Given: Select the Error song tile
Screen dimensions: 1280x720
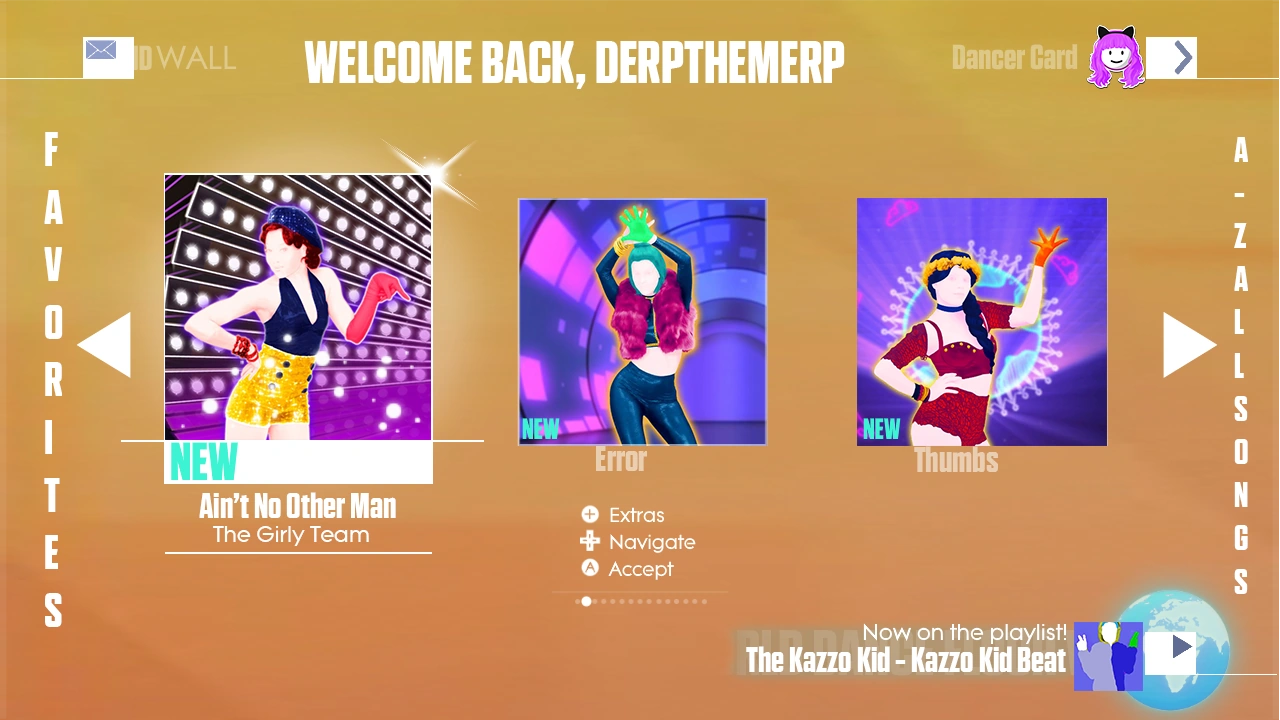Looking at the screenshot, I should point(641,321).
